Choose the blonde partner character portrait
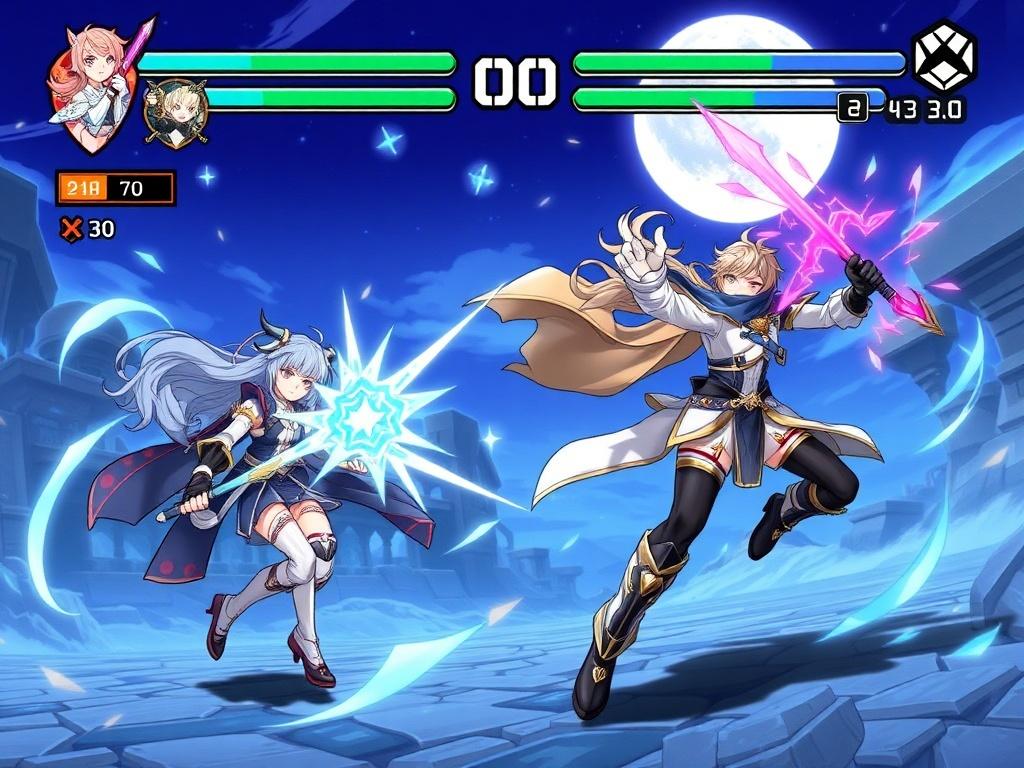 click(x=176, y=113)
